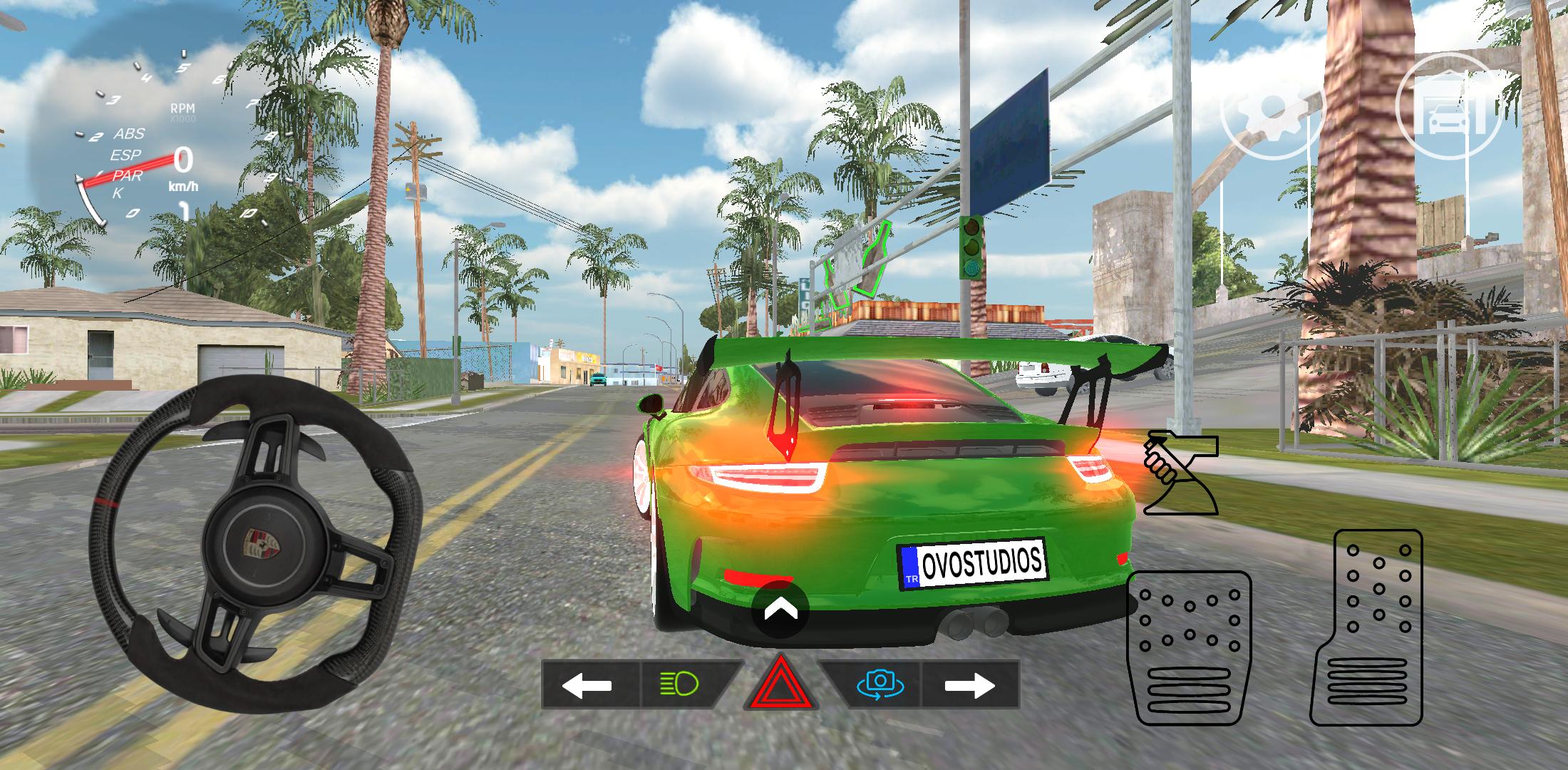Screen dimensions: 1568x770
Task: Toggle the green headlights button
Action: 681,685
